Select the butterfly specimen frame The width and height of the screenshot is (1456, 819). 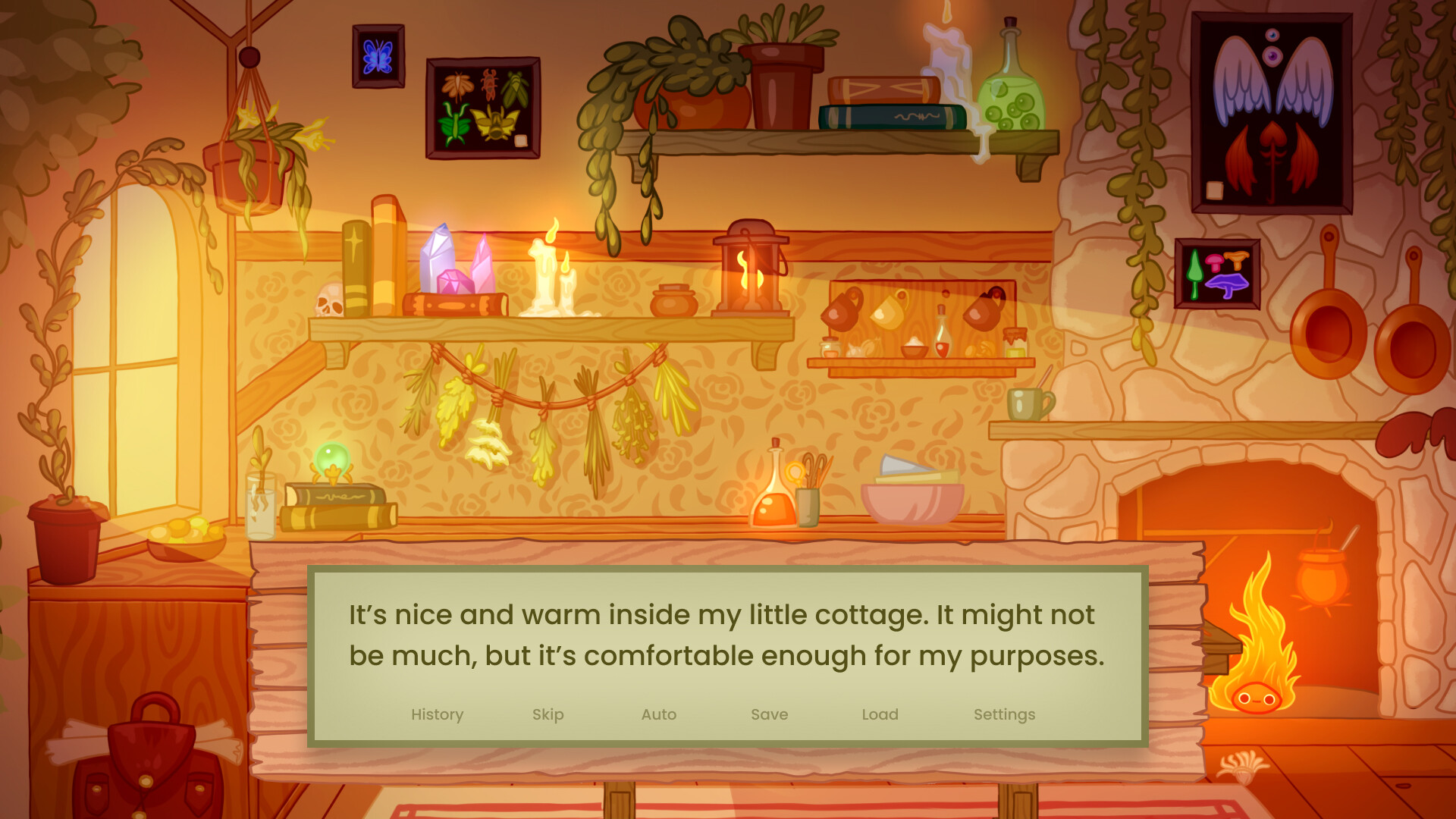pyautogui.click(x=377, y=56)
